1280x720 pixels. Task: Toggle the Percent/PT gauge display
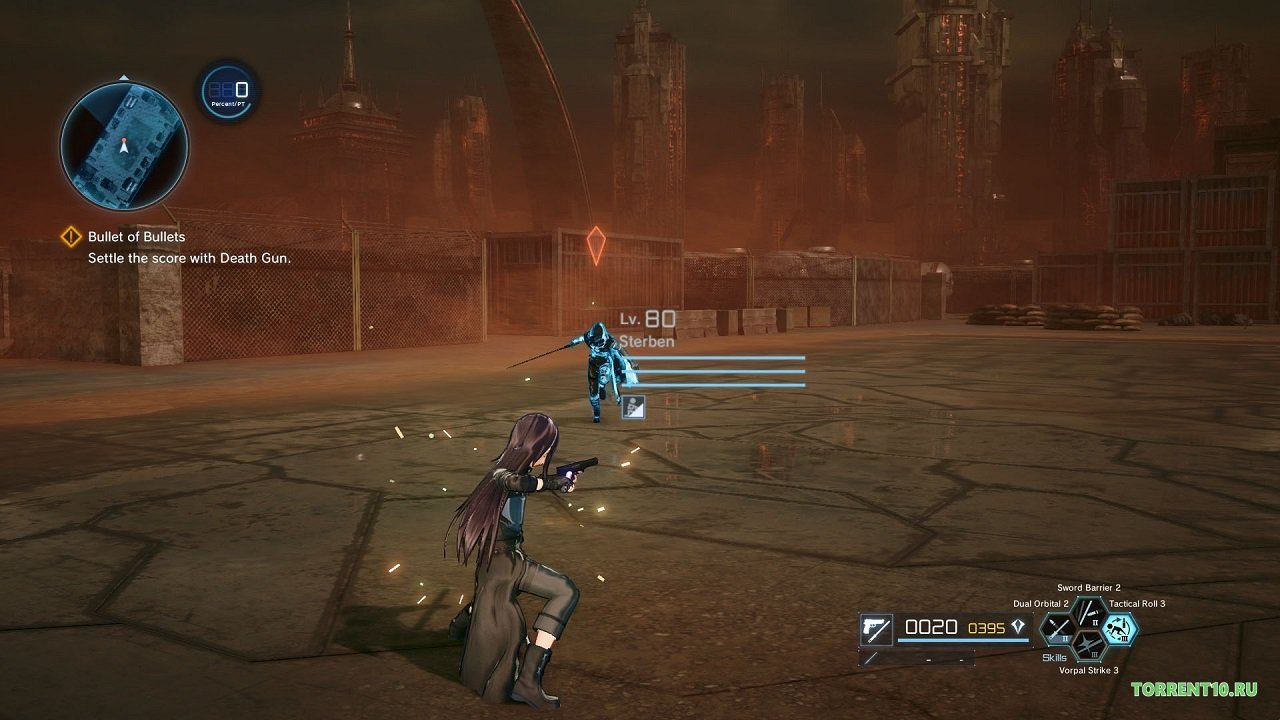(x=226, y=93)
